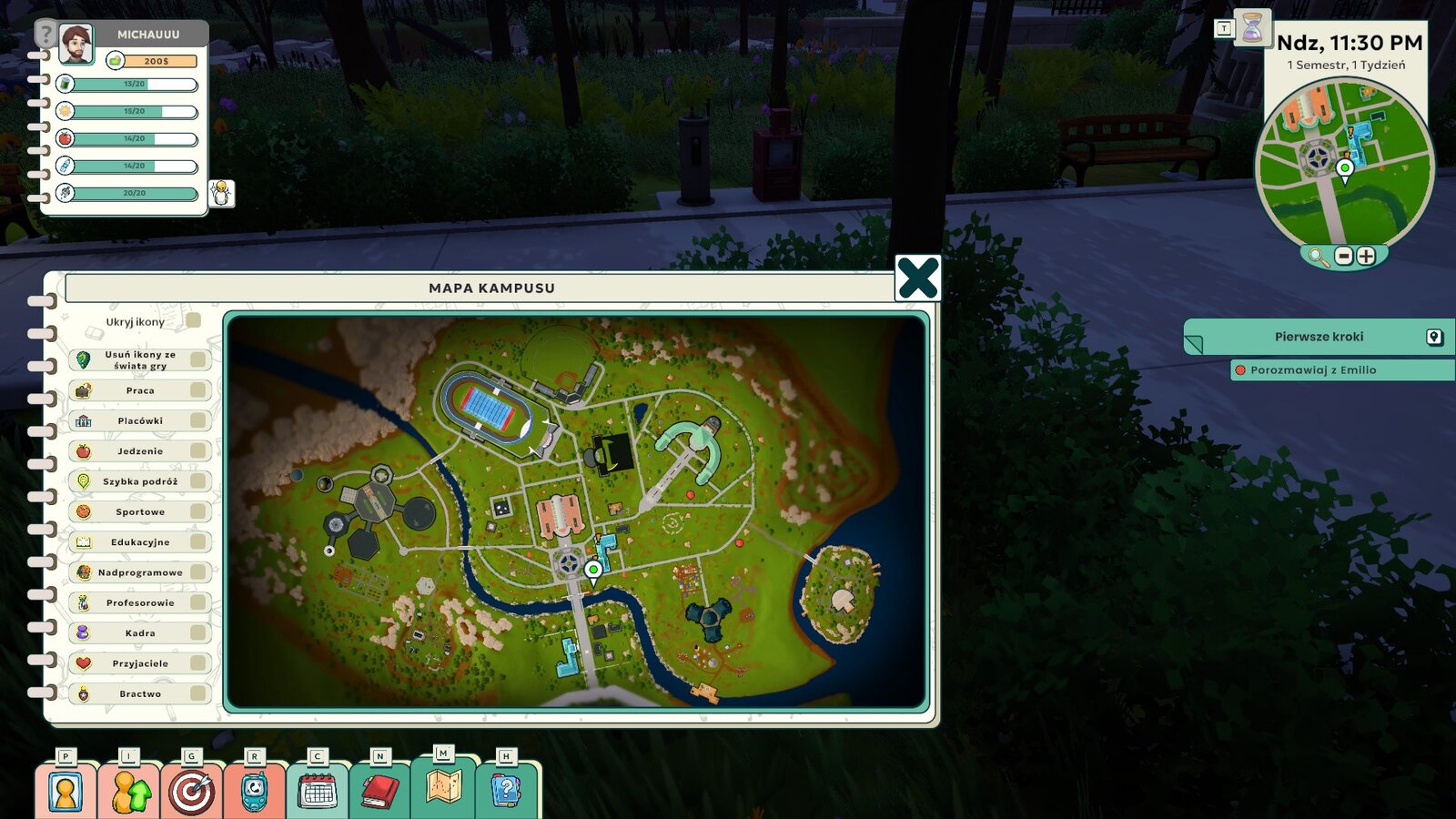Open the calendar tab
The width and height of the screenshot is (1456, 819).
coord(318,792)
